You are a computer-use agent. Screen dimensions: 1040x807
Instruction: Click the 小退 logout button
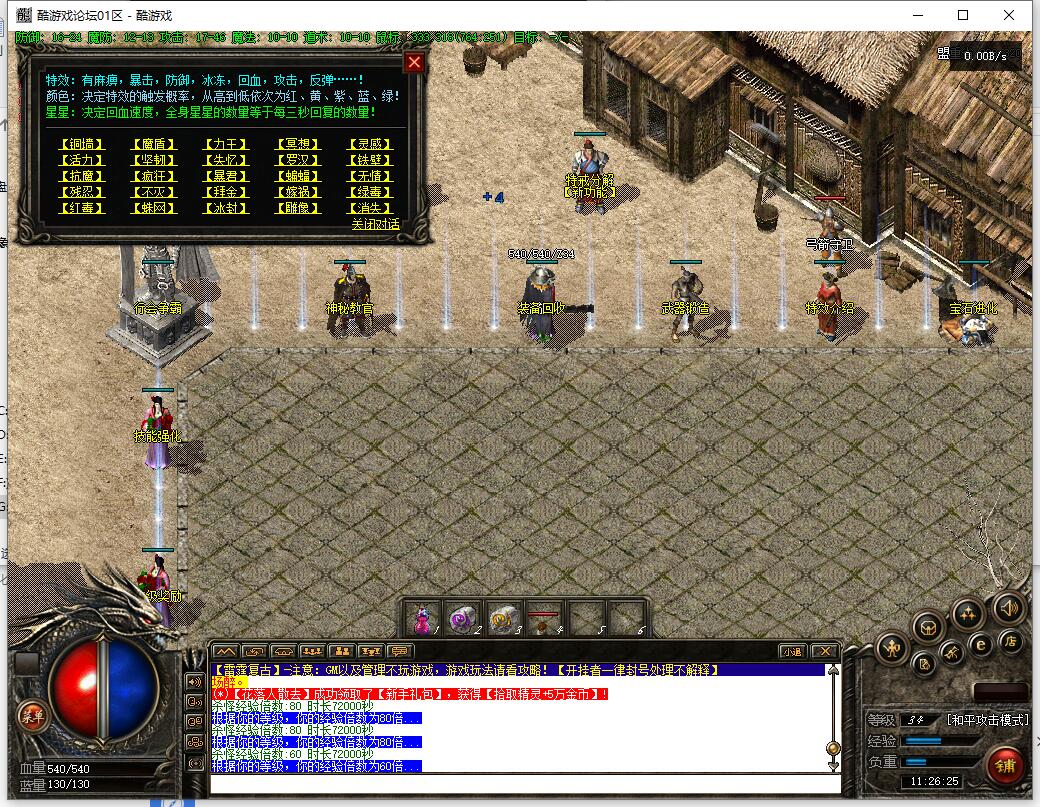[792, 651]
